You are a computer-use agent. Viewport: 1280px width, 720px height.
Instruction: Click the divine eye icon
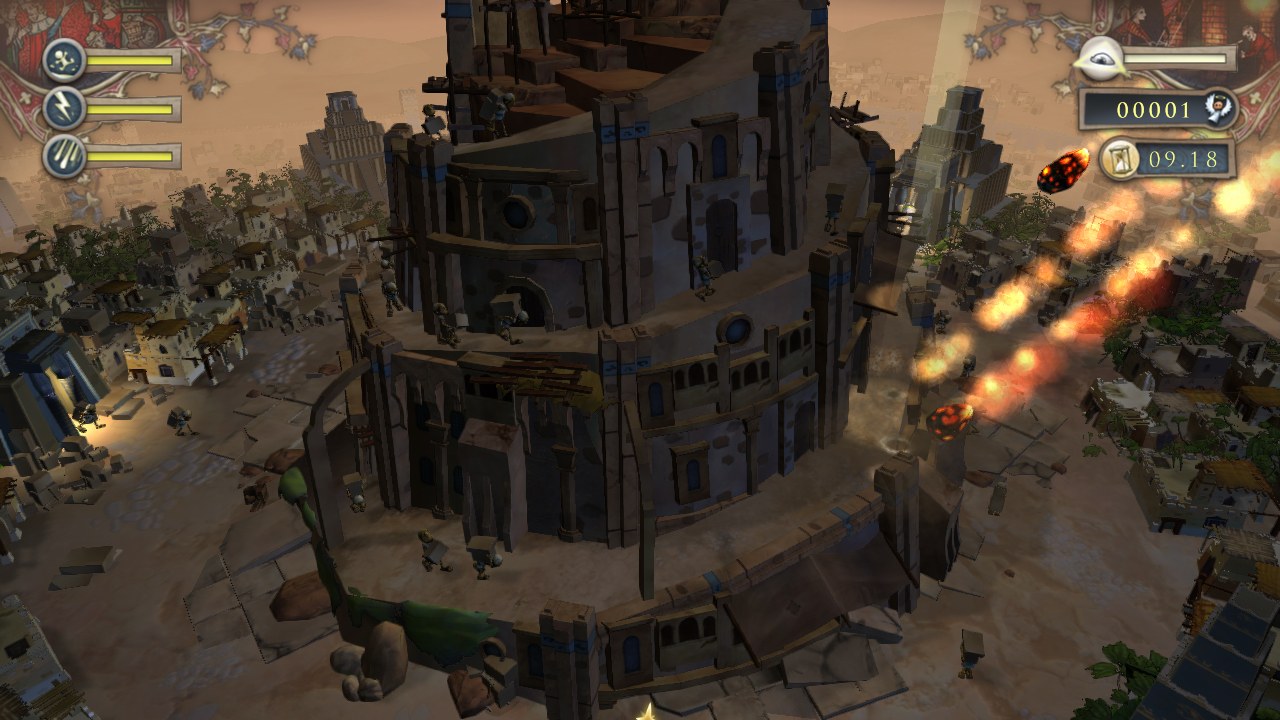pyautogui.click(x=1099, y=60)
